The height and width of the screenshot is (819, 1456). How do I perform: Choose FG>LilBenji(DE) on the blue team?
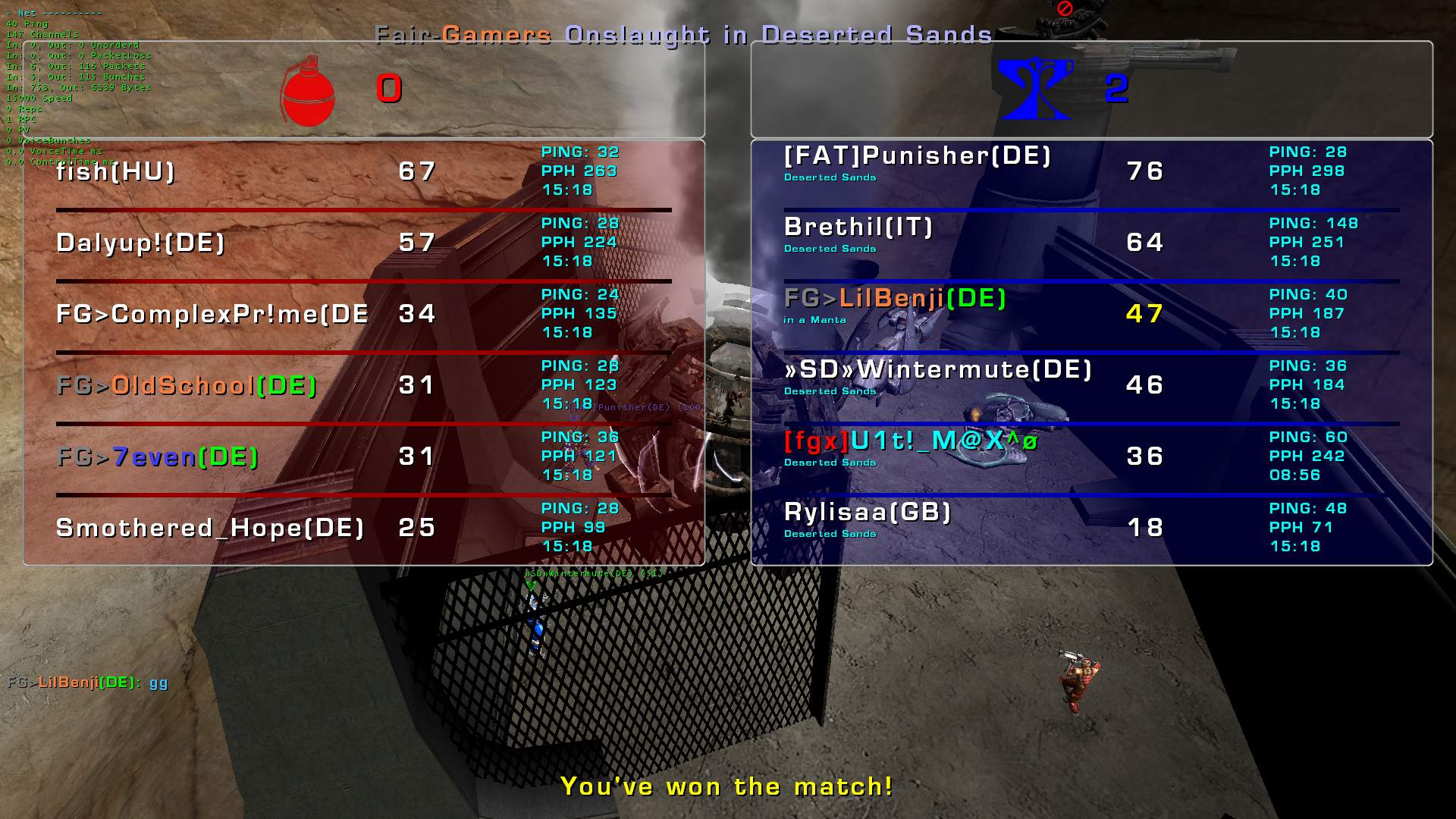895,299
